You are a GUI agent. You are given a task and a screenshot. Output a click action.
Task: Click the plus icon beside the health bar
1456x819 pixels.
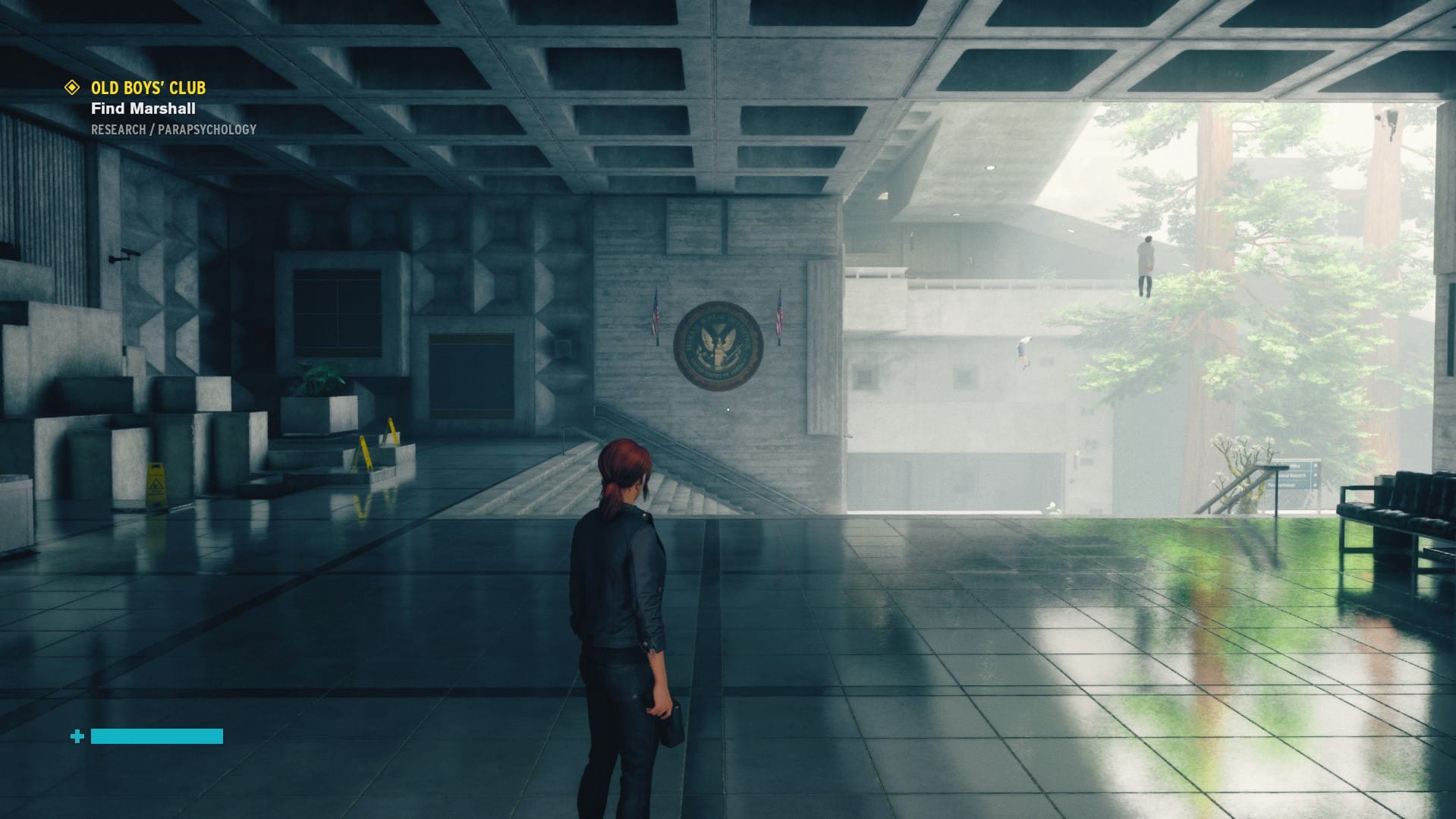click(x=77, y=735)
